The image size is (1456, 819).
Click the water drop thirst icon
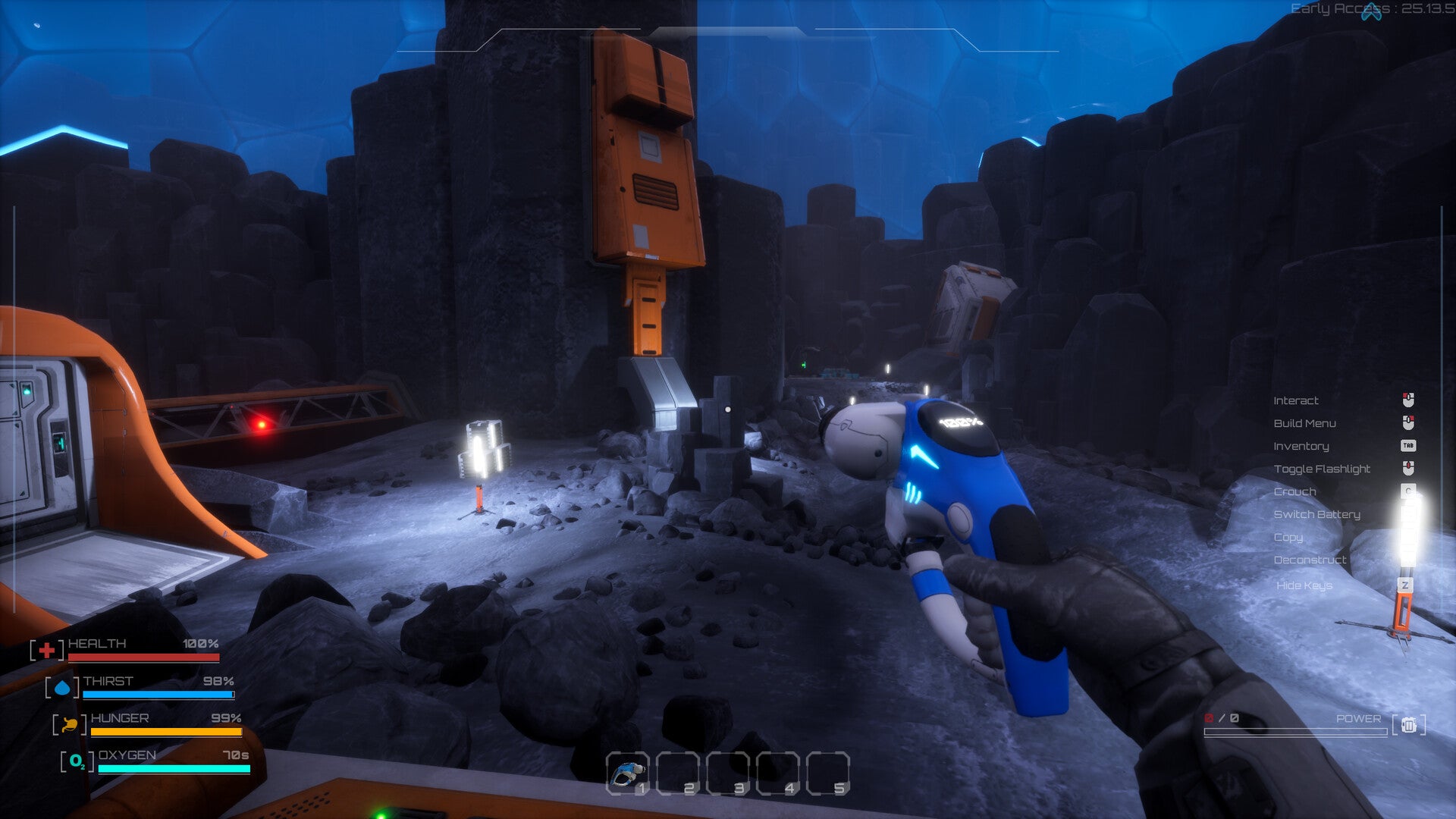coord(62,688)
